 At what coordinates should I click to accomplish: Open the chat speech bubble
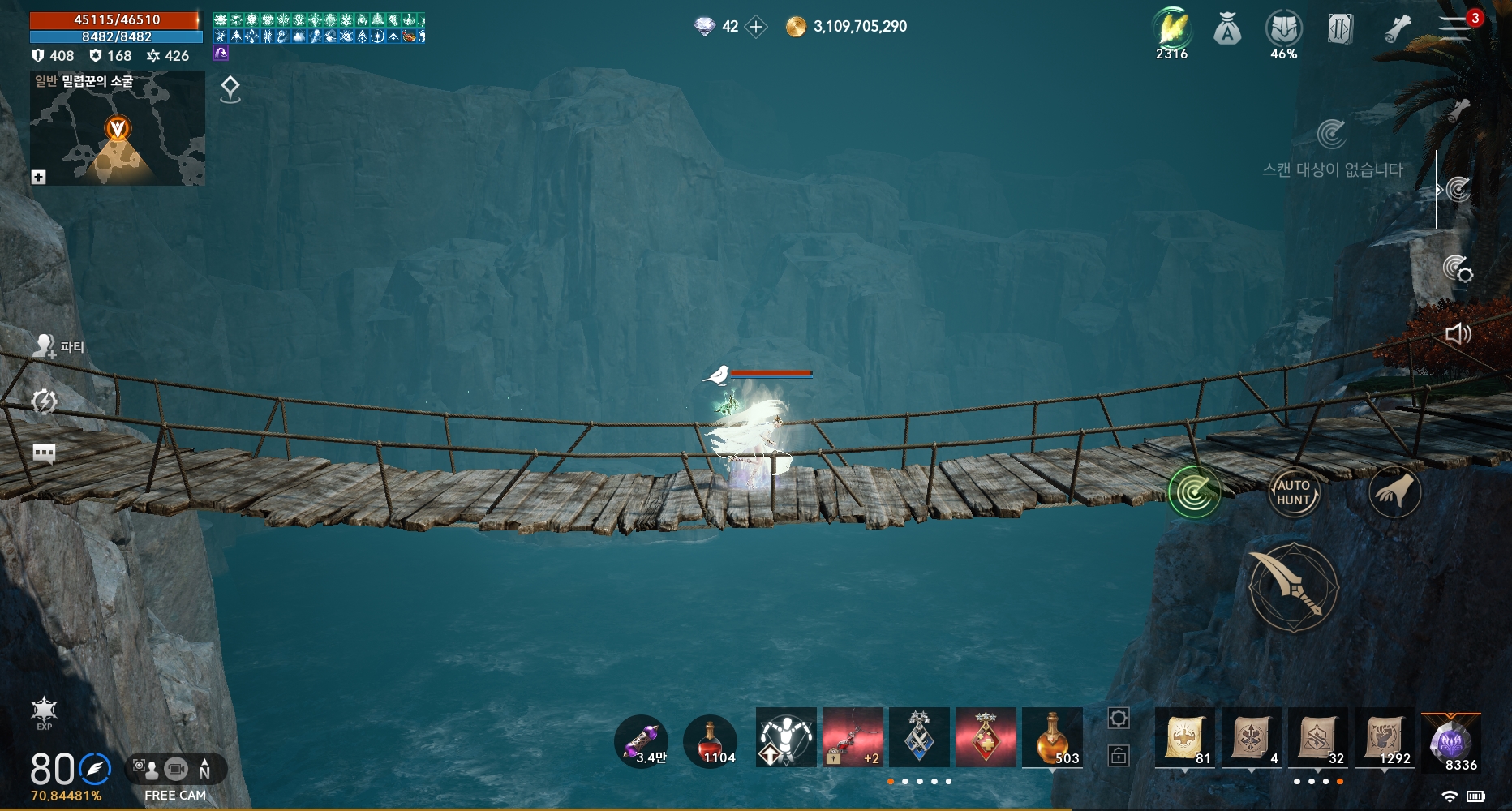[x=44, y=453]
